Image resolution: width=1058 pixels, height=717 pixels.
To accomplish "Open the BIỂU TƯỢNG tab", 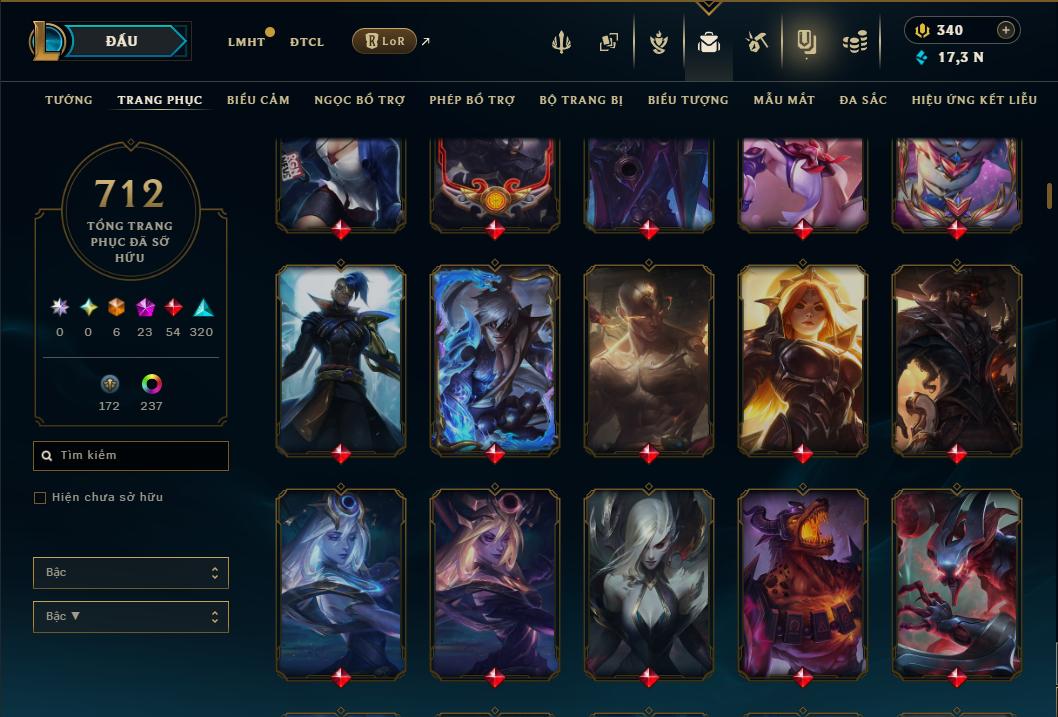I will (688, 100).
